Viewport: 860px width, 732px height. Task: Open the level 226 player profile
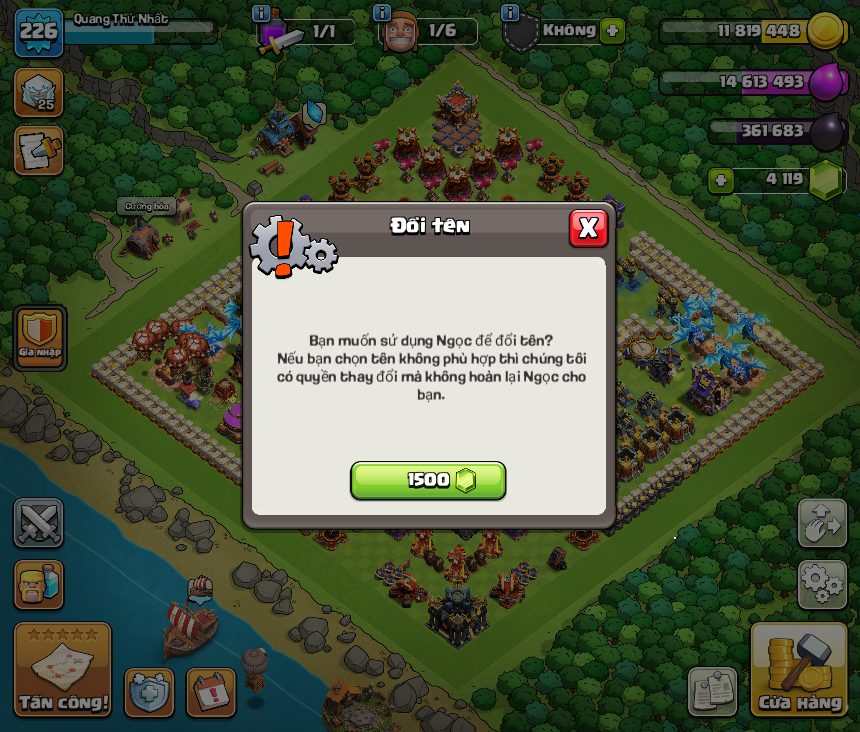[38, 33]
